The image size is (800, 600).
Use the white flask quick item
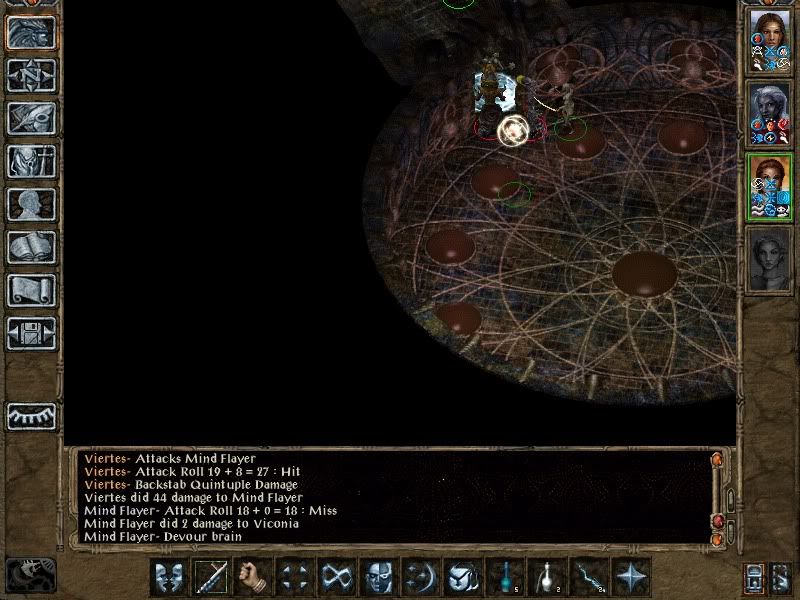tap(547, 577)
